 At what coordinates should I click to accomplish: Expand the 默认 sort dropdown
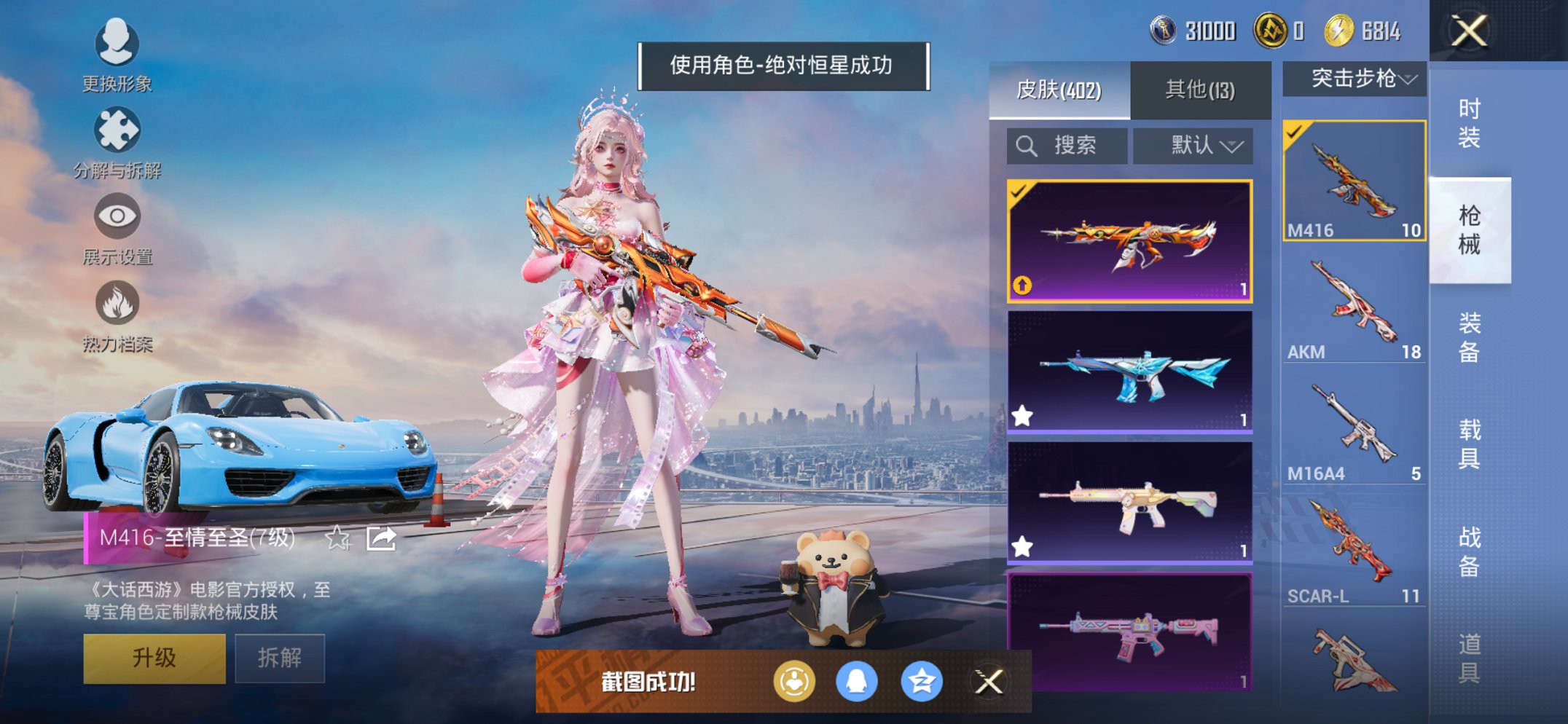tap(1193, 145)
